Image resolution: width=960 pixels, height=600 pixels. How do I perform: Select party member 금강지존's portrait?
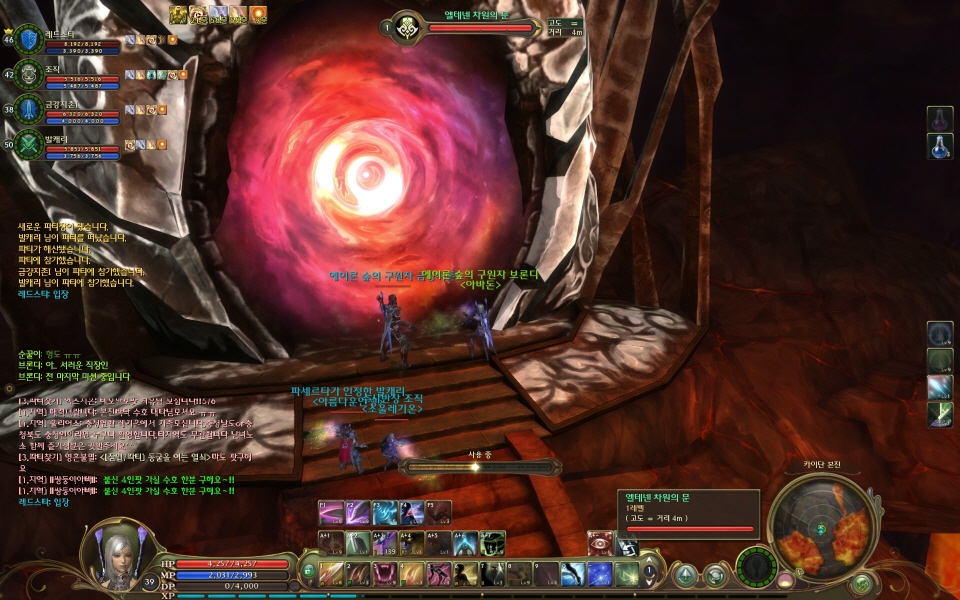tap(30, 108)
